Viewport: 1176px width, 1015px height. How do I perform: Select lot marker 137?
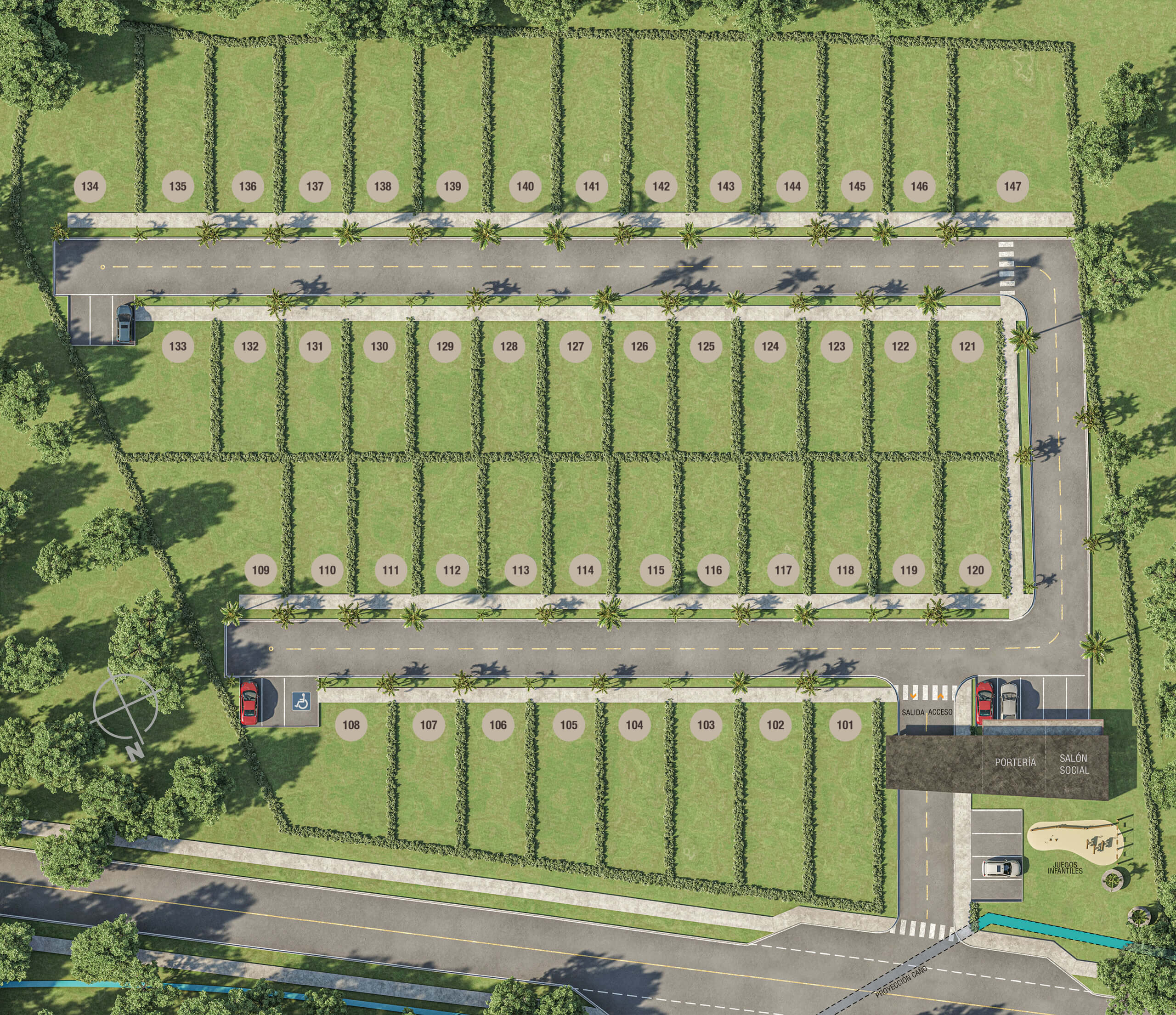pos(314,186)
